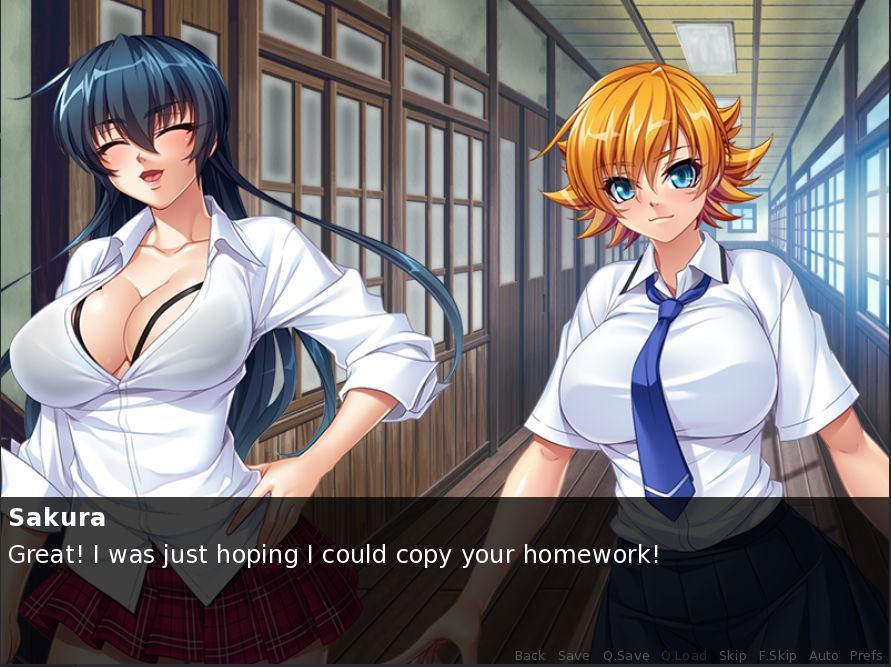Go back with the Back button
The width and height of the screenshot is (891, 667).
[529, 656]
